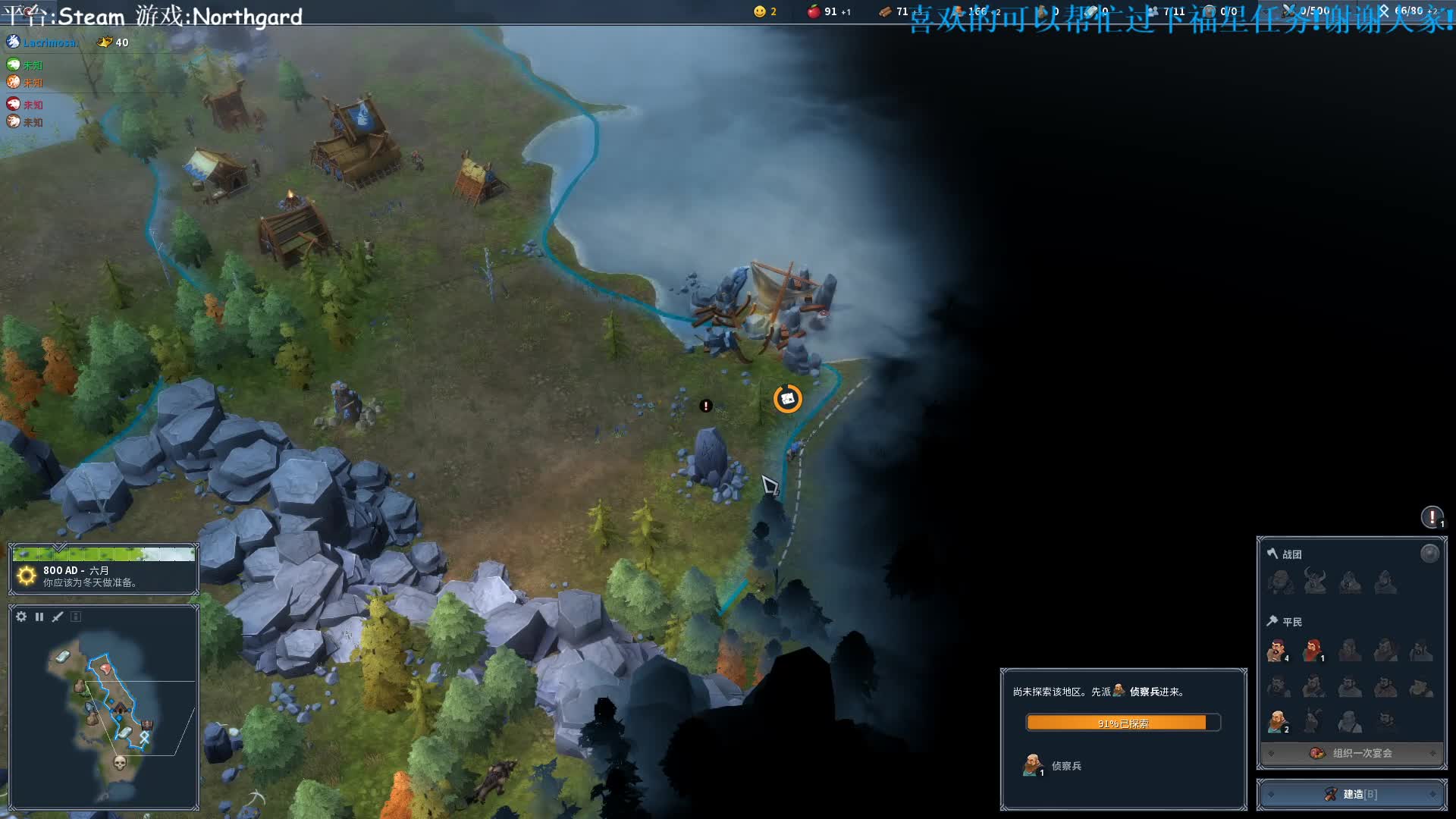Pause the game with the pause icon
Viewport: 1456px width, 819px height.
pos(39,617)
